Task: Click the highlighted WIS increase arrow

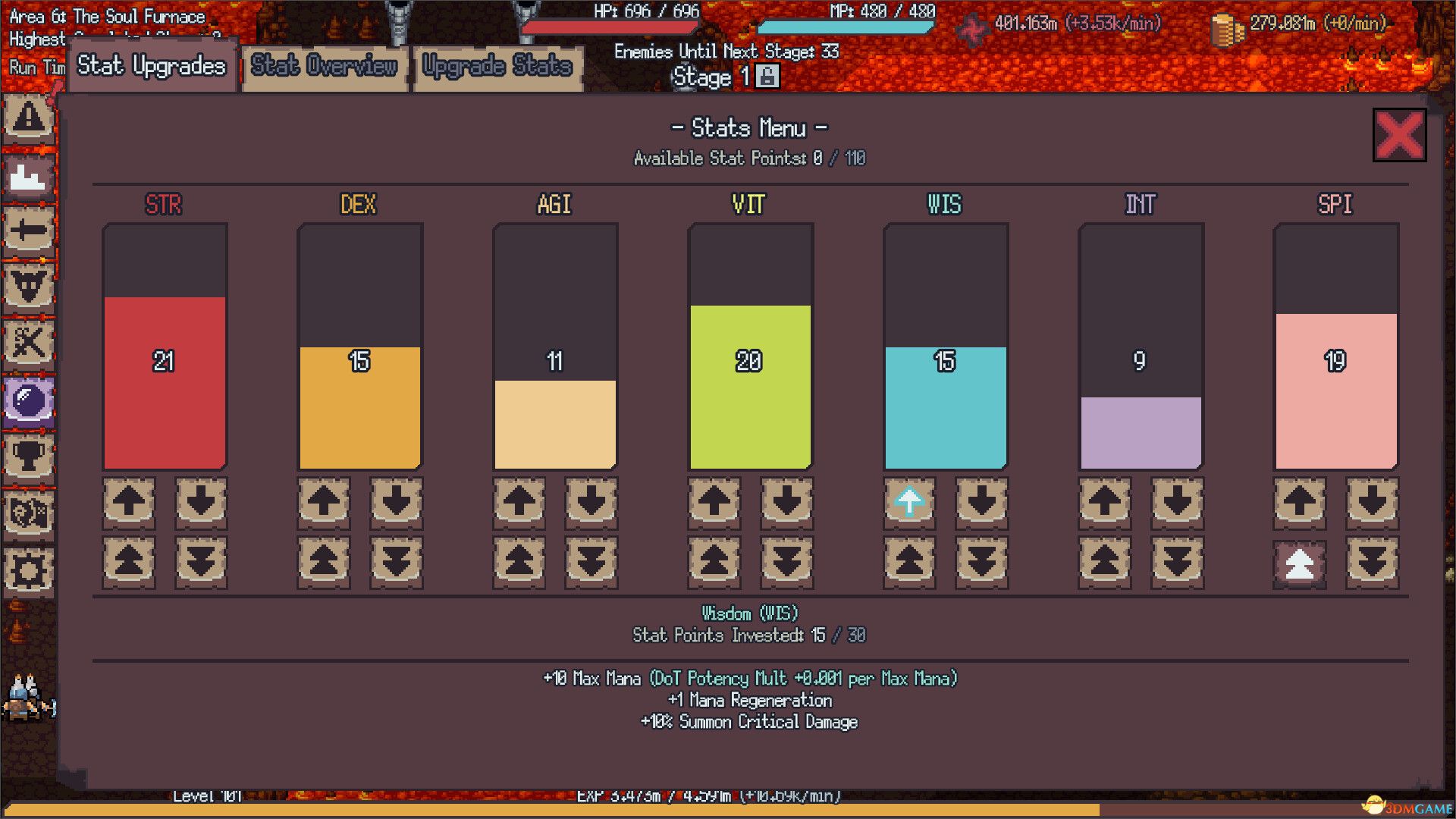Action: click(x=908, y=502)
